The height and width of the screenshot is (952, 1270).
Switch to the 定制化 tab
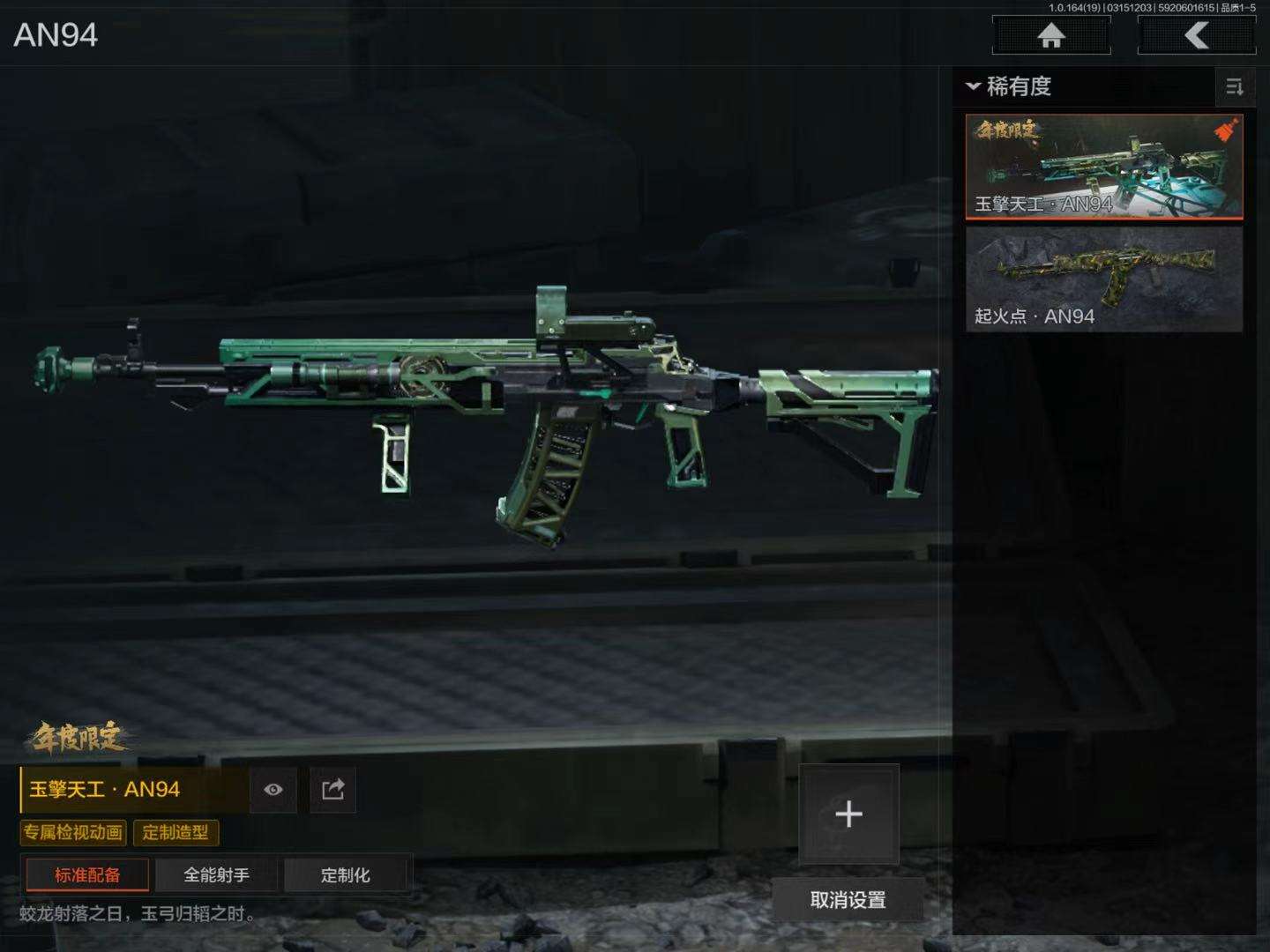(x=345, y=874)
